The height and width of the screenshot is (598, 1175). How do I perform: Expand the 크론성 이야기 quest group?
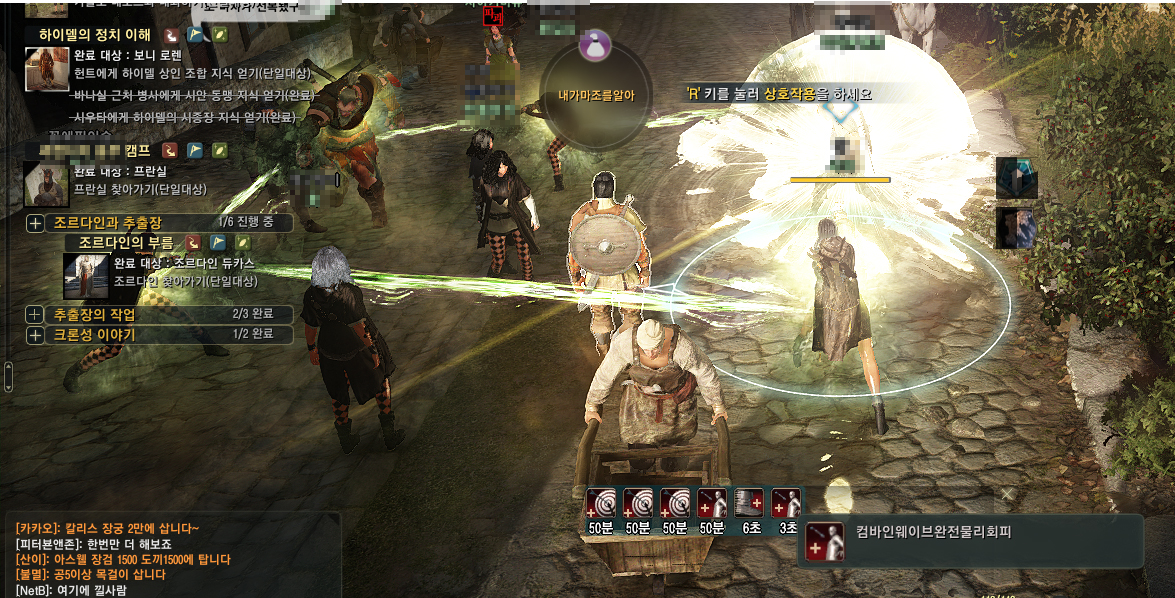point(35,335)
